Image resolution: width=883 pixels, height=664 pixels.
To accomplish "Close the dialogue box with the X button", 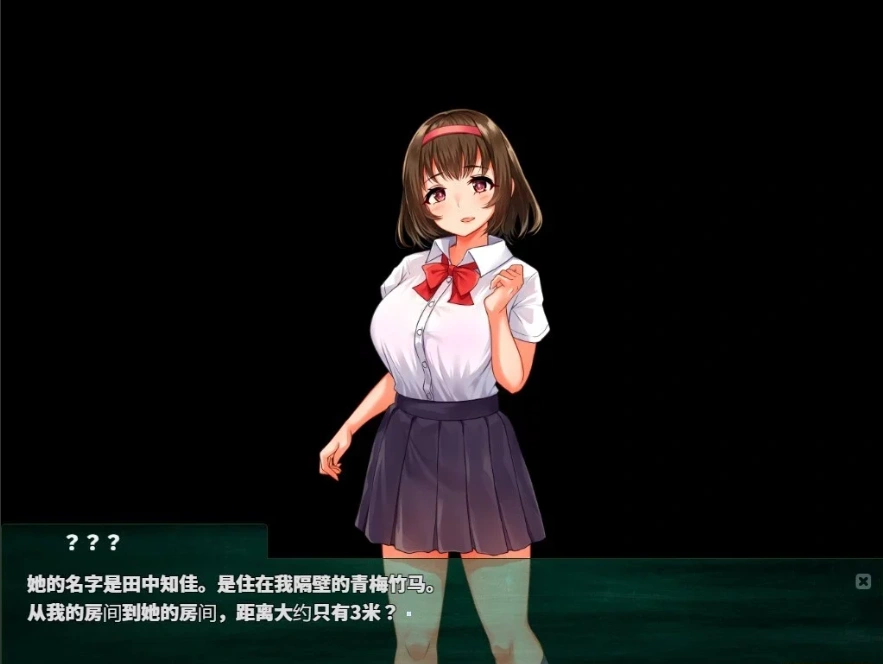I will tap(863, 581).
